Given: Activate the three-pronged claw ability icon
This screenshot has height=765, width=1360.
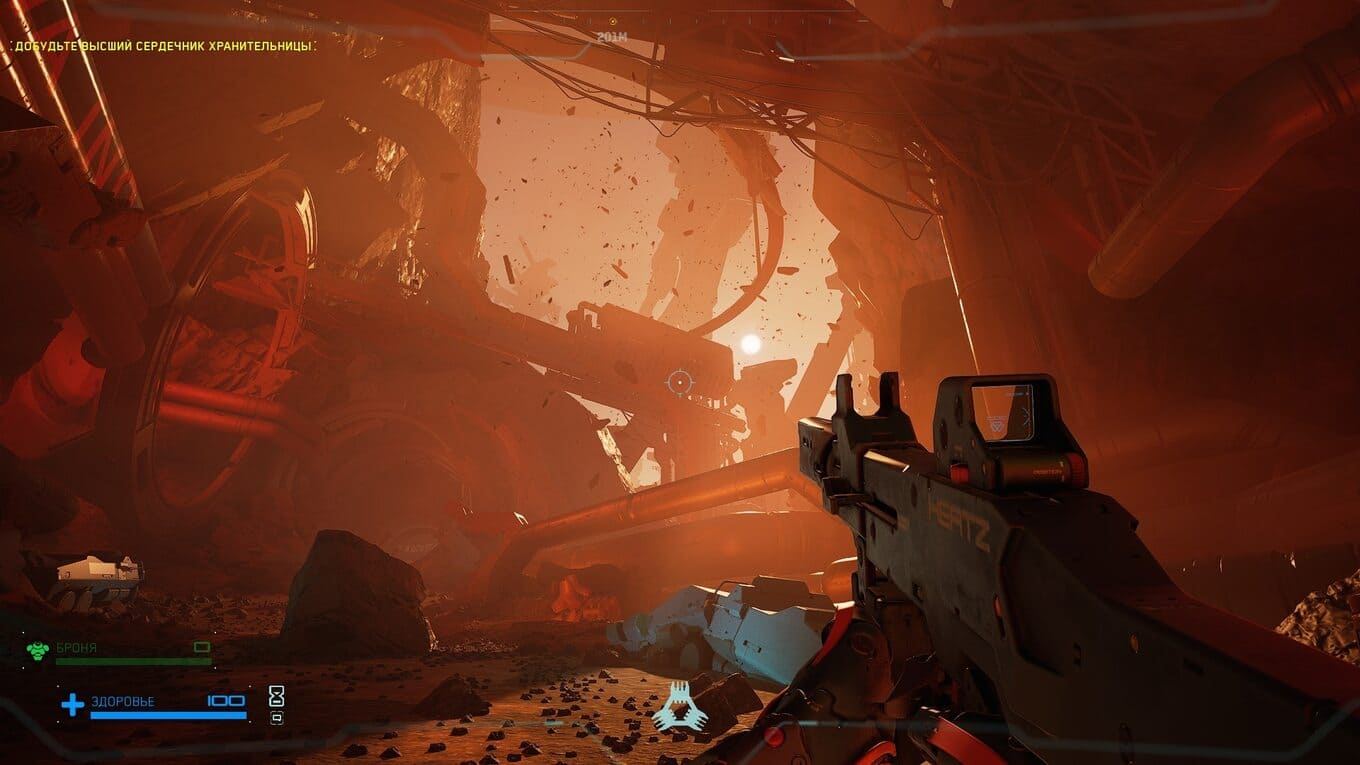Looking at the screenshot, I should pos(680,706).
